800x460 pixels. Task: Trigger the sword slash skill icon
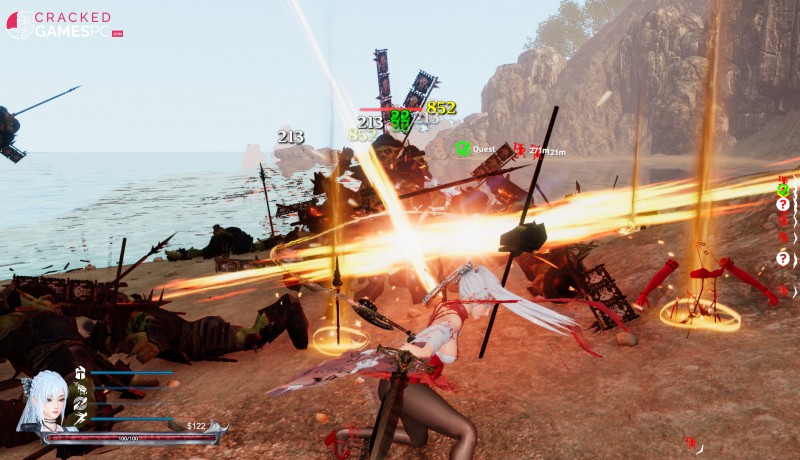coord(80,403)
